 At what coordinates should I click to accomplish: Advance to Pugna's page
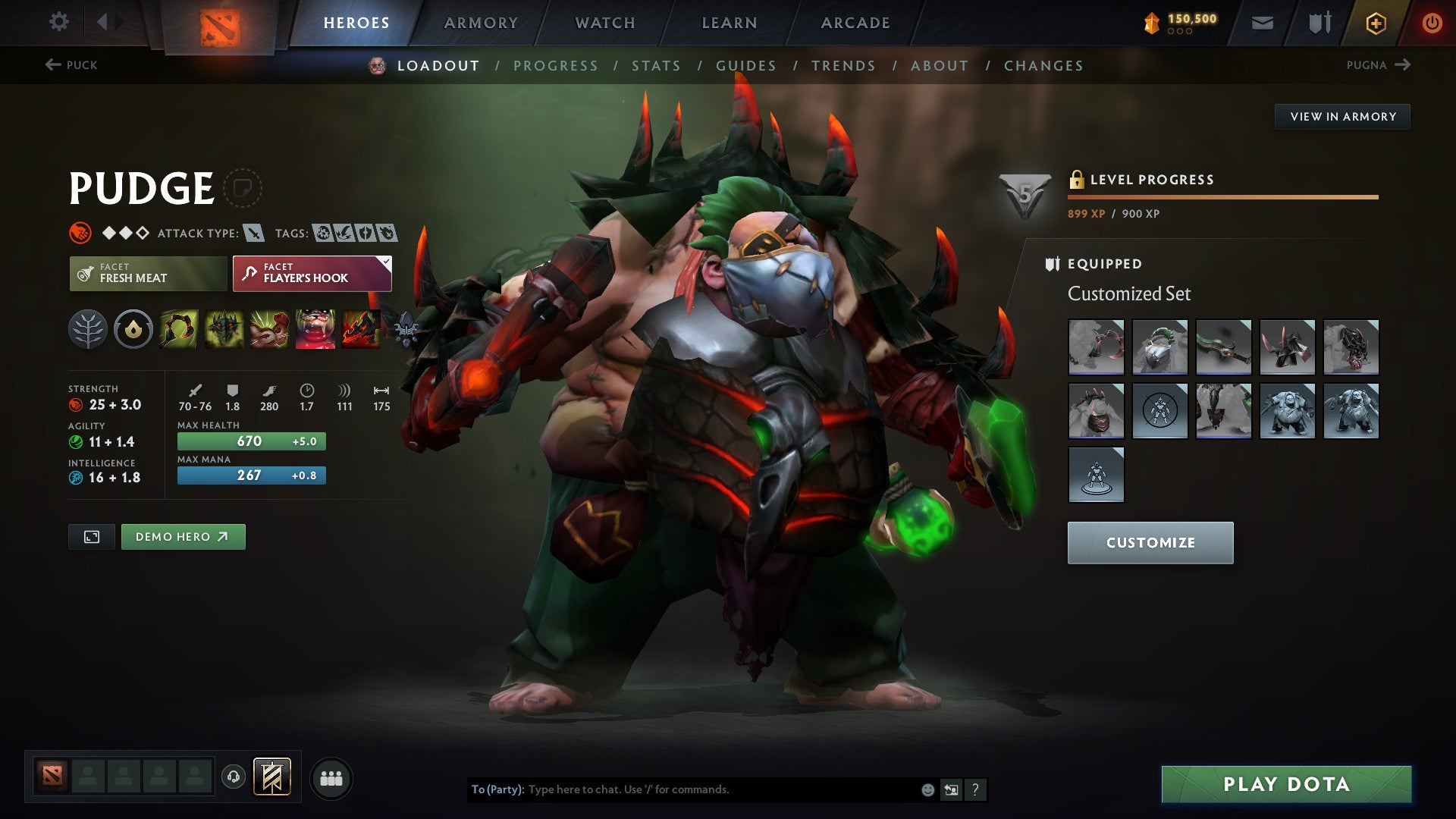(1380, 65)
